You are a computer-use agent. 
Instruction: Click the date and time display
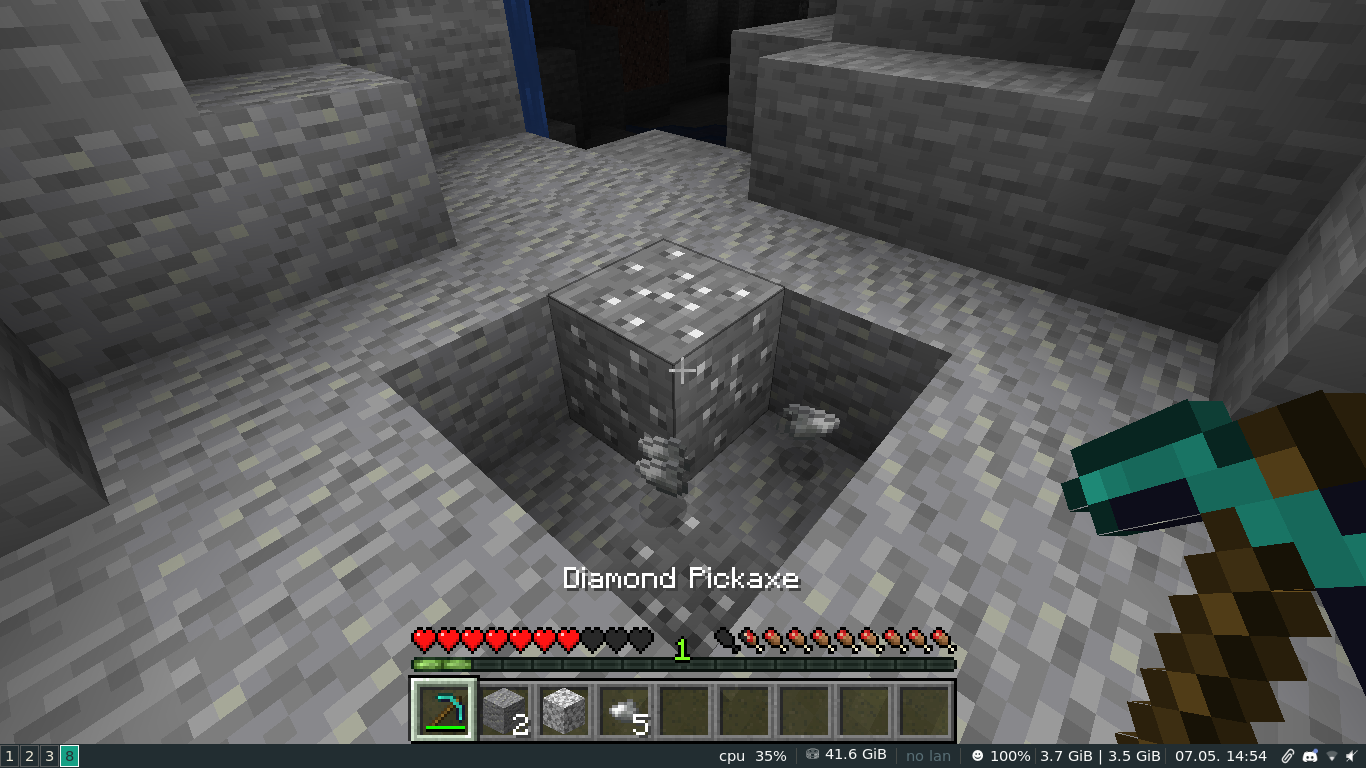[x=1220, y=757]
